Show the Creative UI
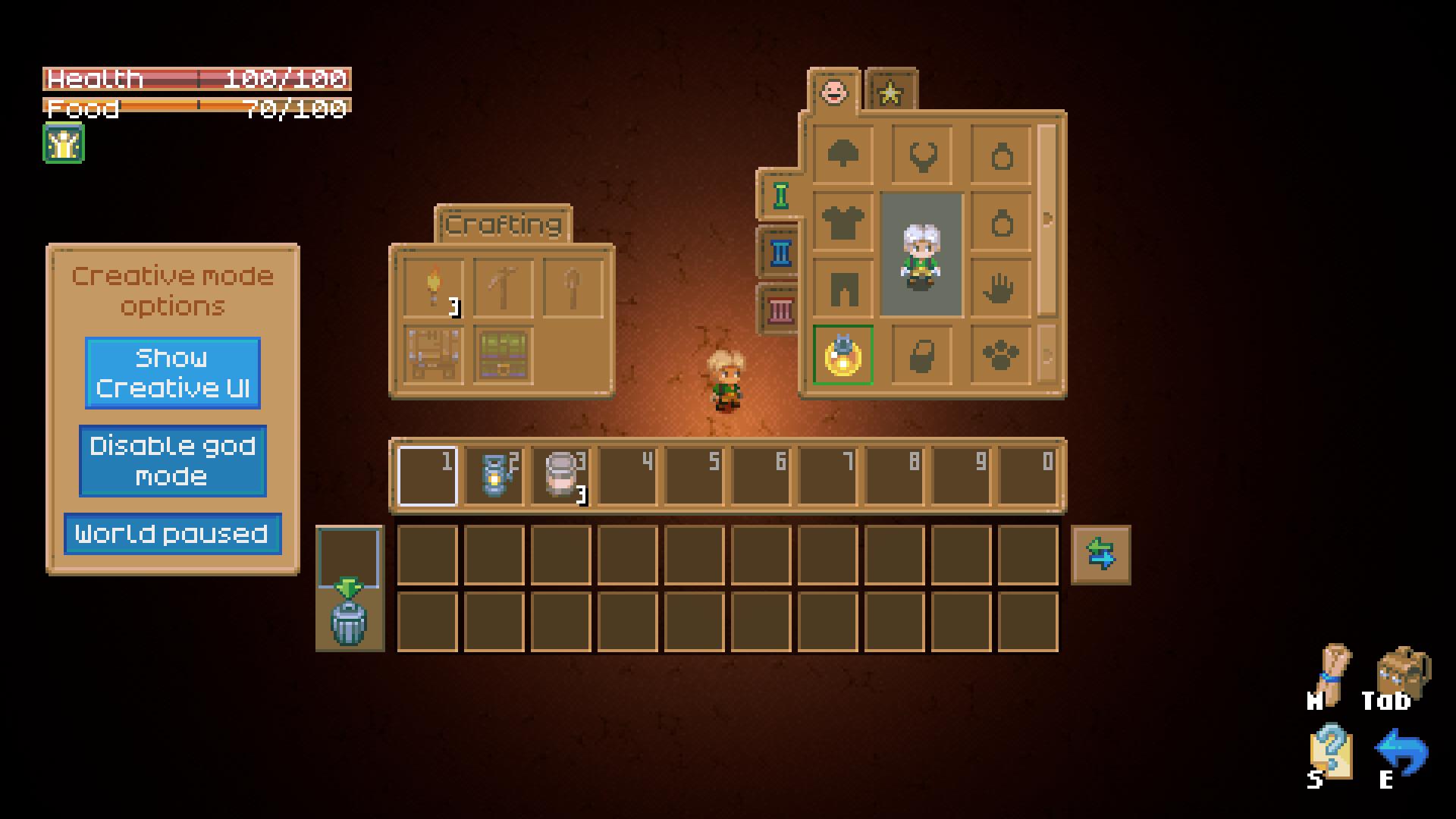1456x819 pixels. click(x=173, y=373)
